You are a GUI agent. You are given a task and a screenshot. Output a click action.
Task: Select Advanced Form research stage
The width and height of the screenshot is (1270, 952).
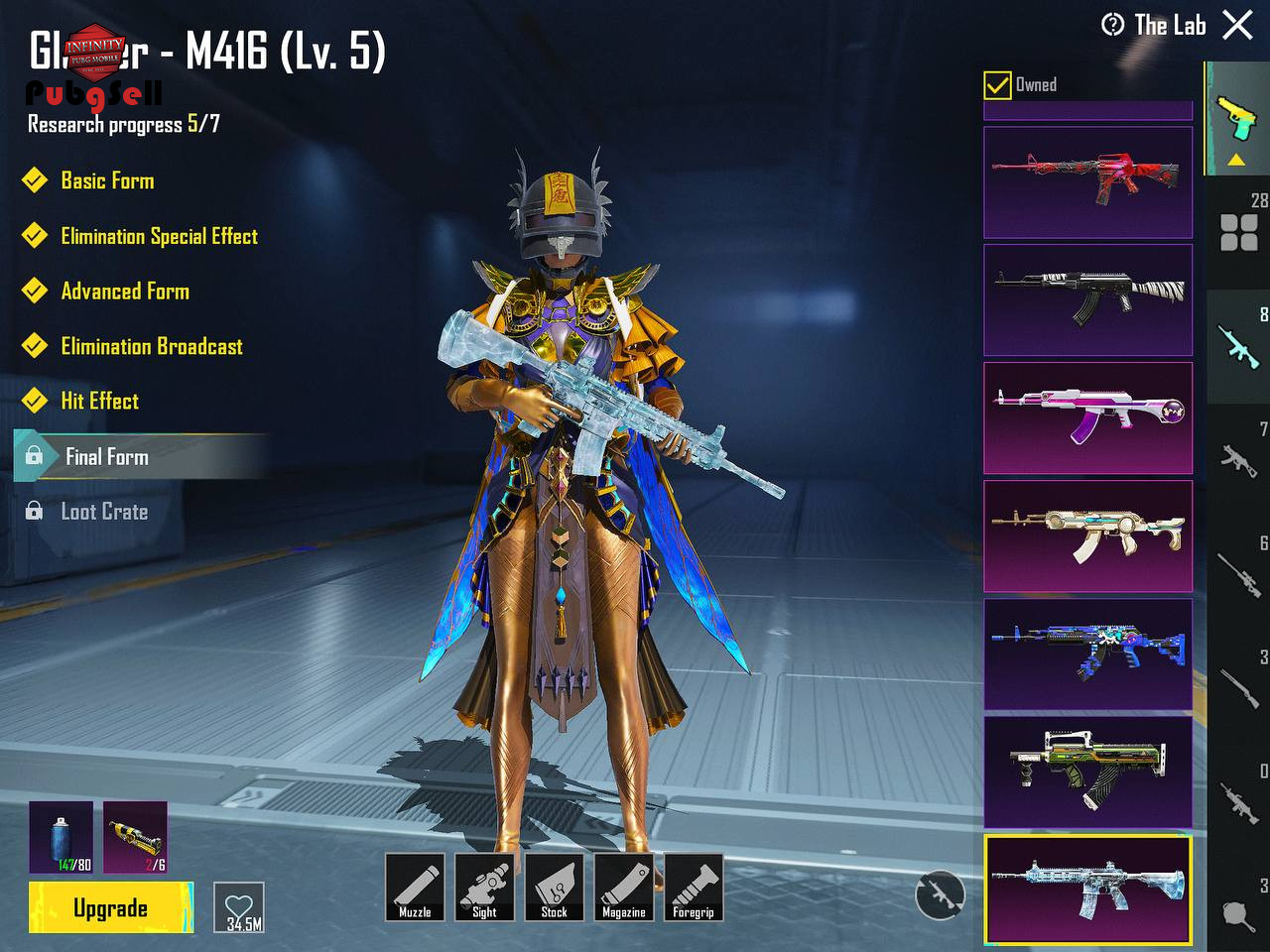point(125,292)
